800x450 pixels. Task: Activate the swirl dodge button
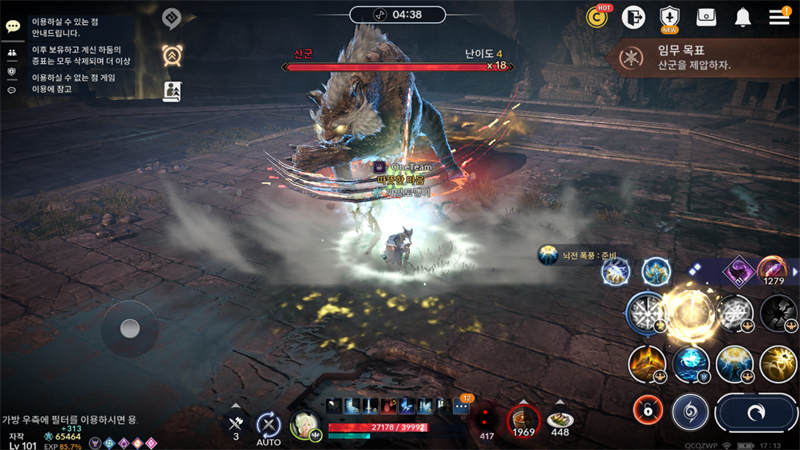tap(689, 410)
